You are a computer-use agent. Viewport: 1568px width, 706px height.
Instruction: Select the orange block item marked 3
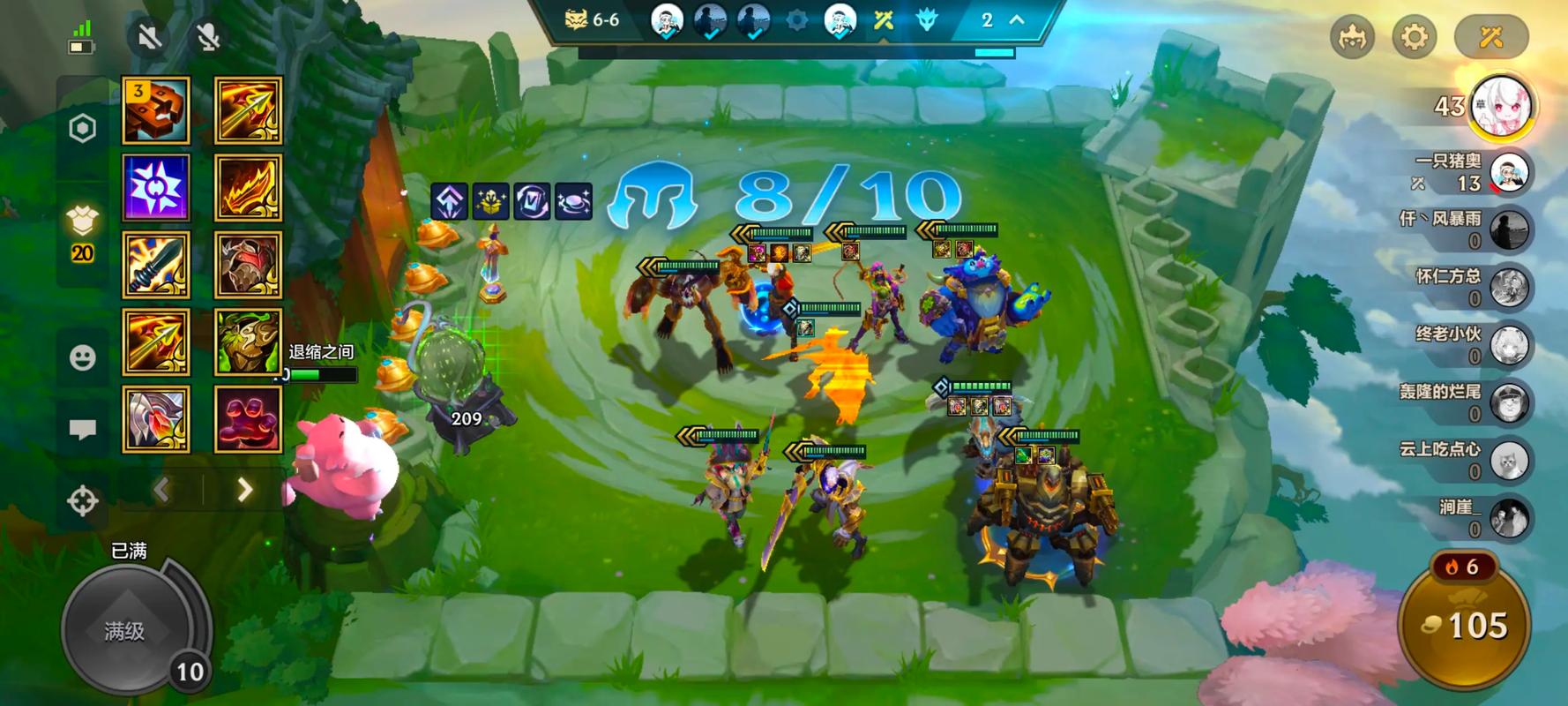156,110
